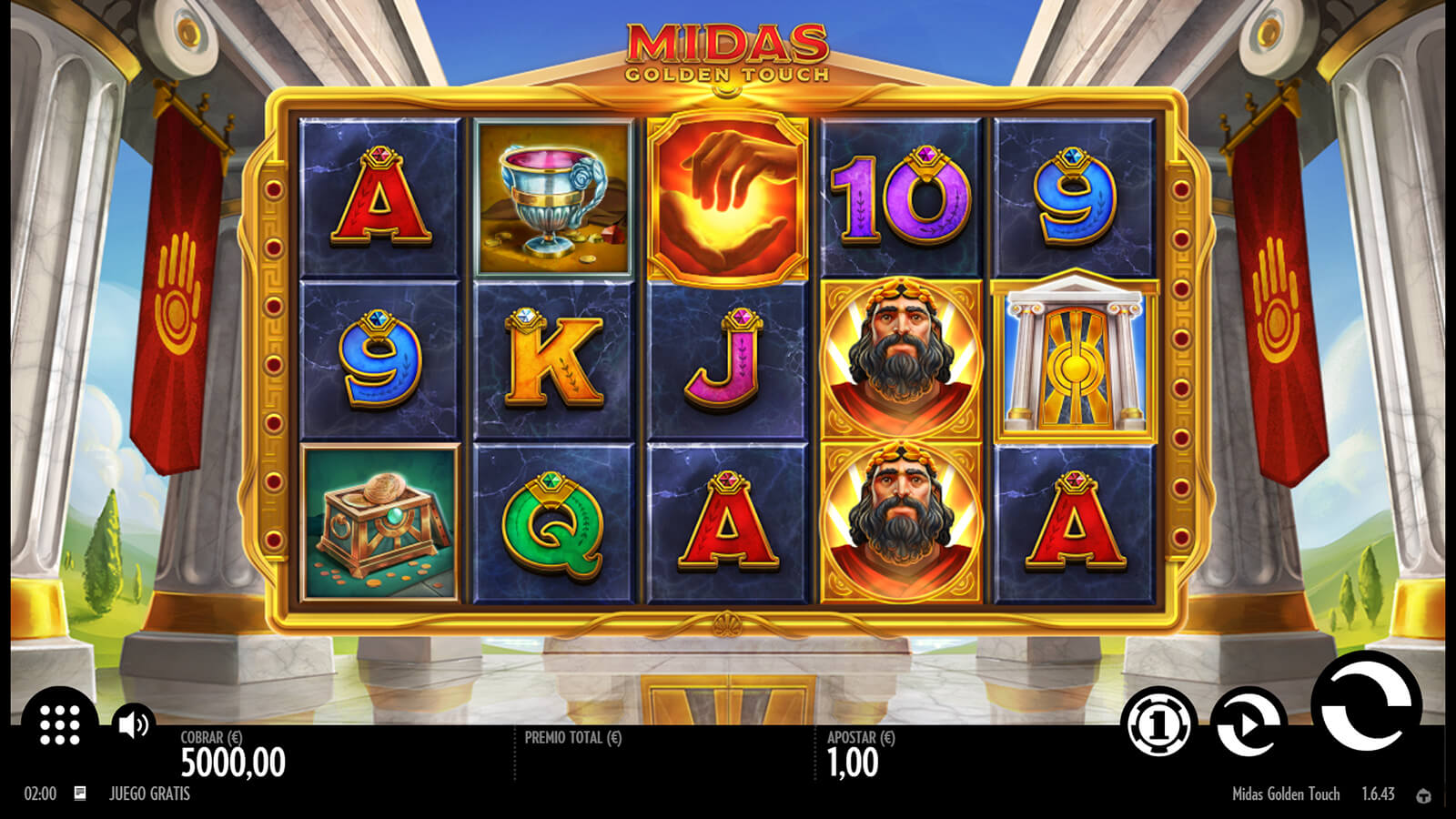Toggle the sound with the speaker icon
The height and width of the screenshot is (819, 1456).
point(134,724)
